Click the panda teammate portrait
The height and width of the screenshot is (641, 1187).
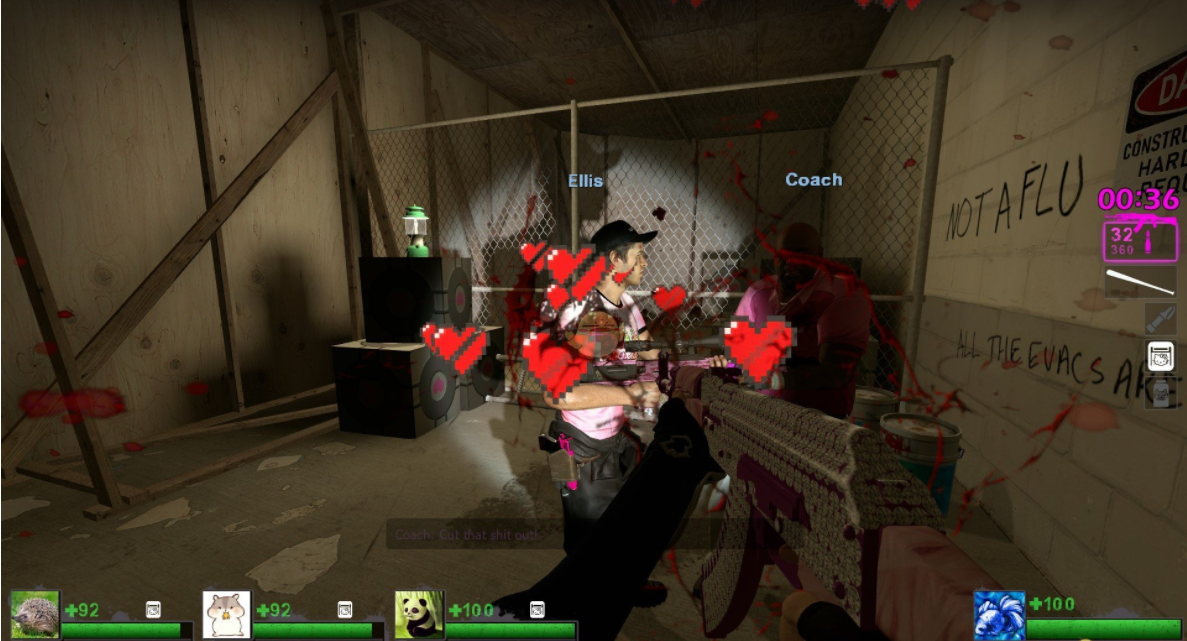tap(418, 614)
